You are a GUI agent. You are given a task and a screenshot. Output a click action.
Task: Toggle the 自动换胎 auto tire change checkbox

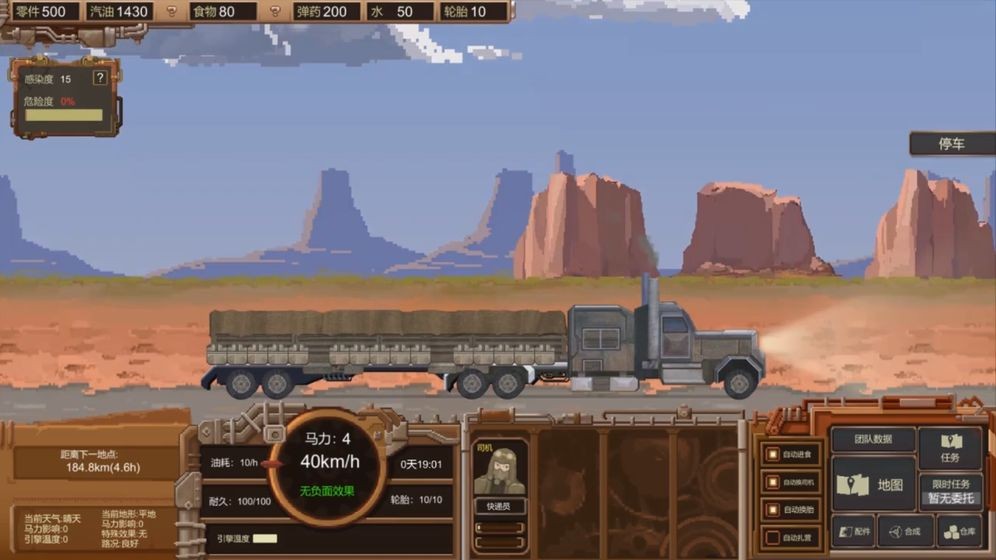tap(773, 510)
